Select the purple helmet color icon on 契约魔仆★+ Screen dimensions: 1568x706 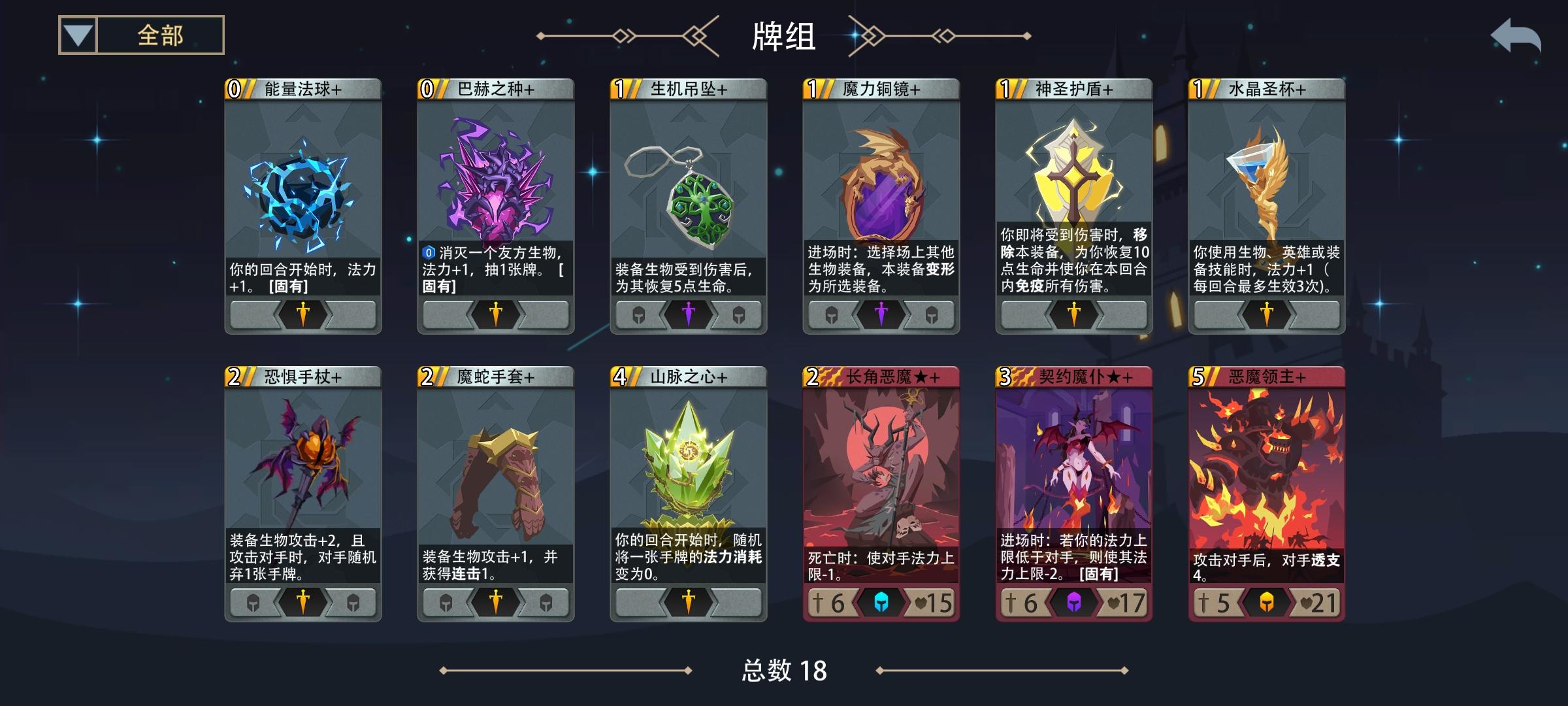tap(1073, 603)
